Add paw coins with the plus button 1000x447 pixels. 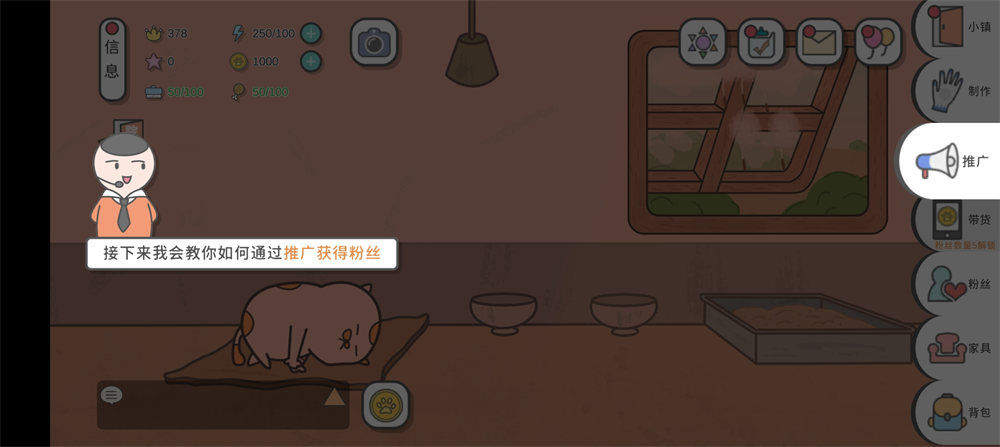coord(311,61)
